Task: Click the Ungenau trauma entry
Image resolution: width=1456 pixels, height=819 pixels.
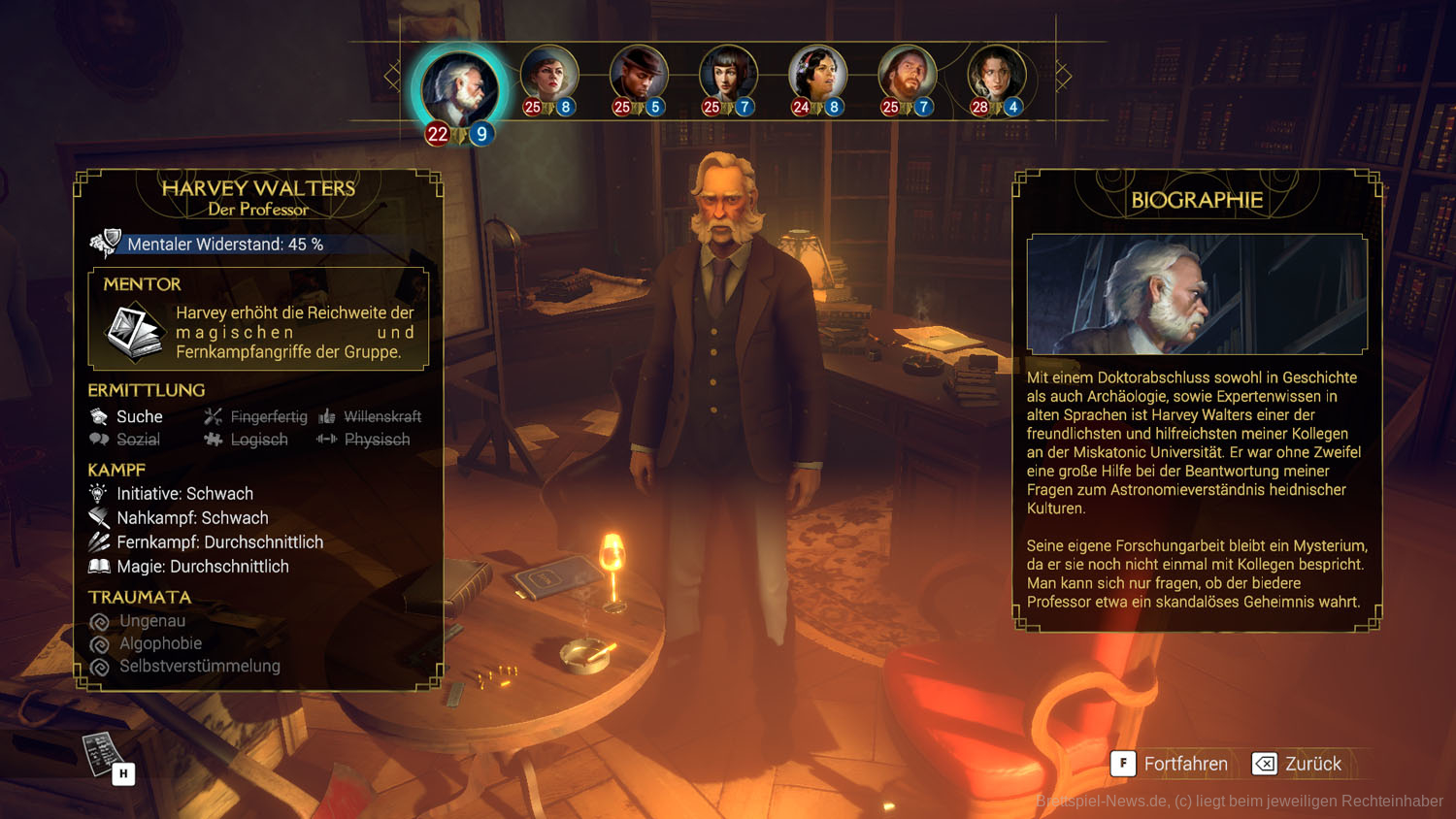Action: (151, 621)
